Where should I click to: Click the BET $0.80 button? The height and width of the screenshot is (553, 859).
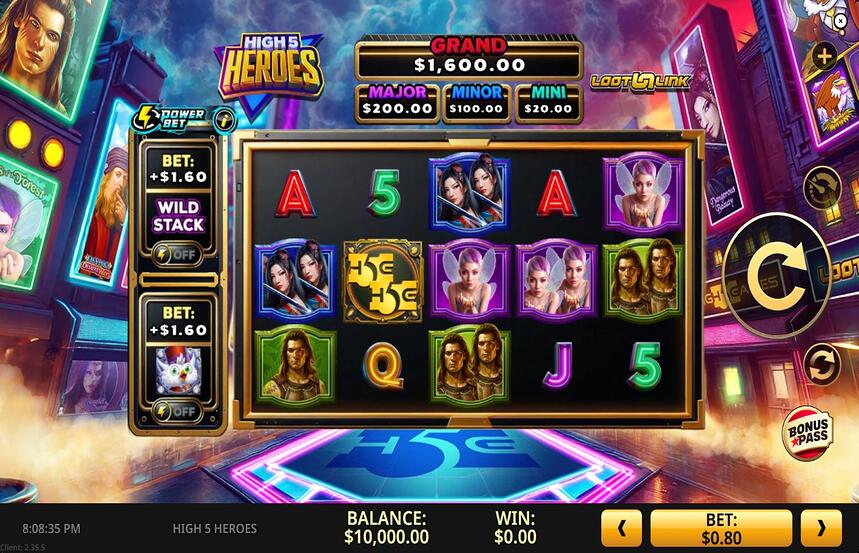coord(720,528)
